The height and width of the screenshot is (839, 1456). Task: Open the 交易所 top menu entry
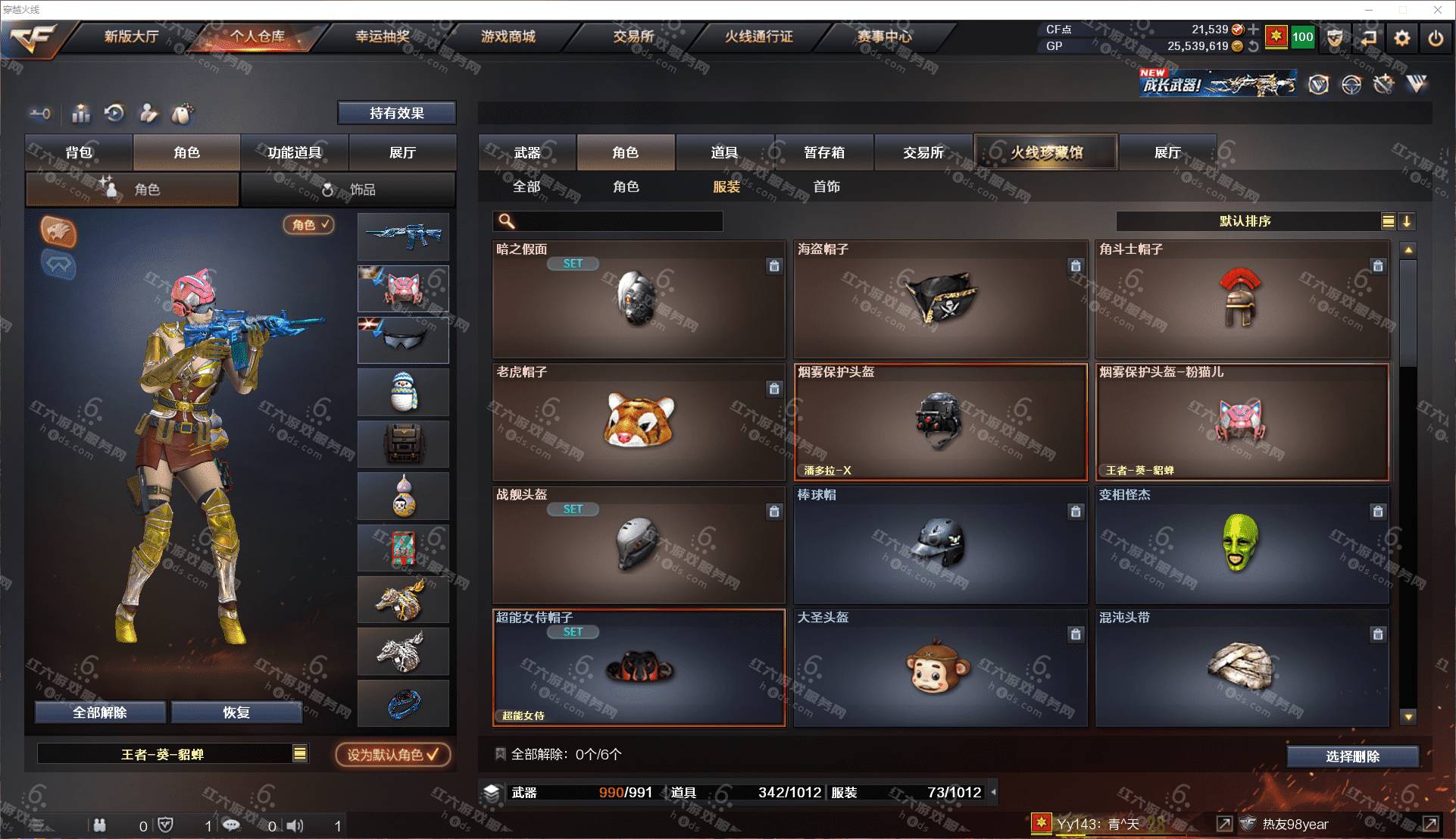633,36
